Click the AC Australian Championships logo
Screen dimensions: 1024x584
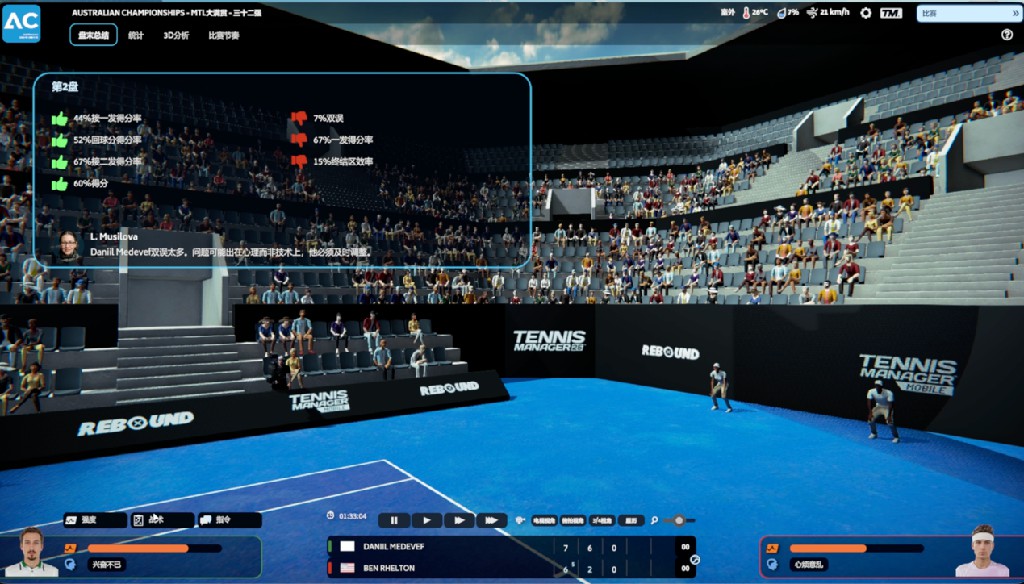coord(21,22)
